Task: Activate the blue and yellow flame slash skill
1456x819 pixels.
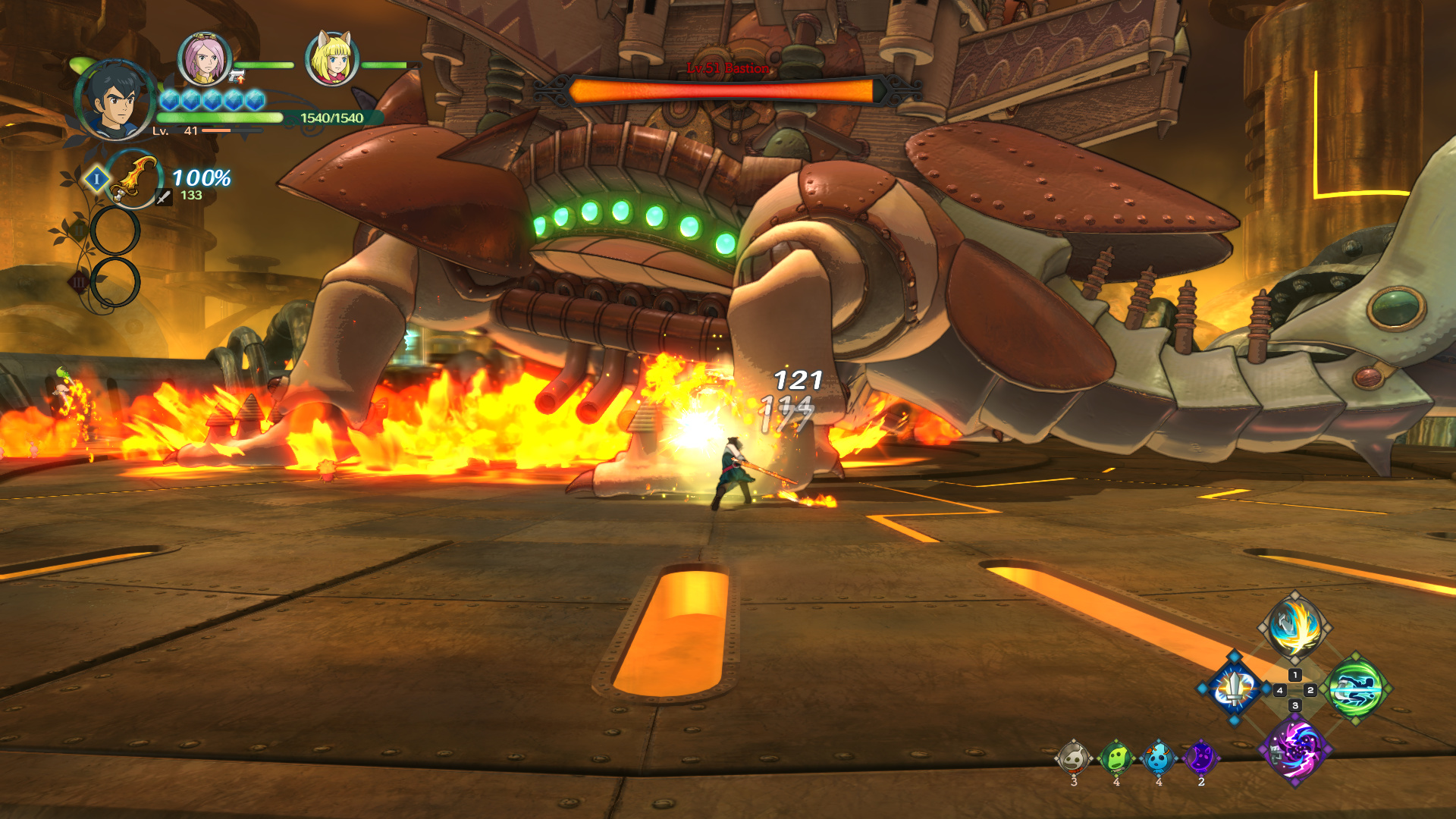Action: tap(1294, 628)
